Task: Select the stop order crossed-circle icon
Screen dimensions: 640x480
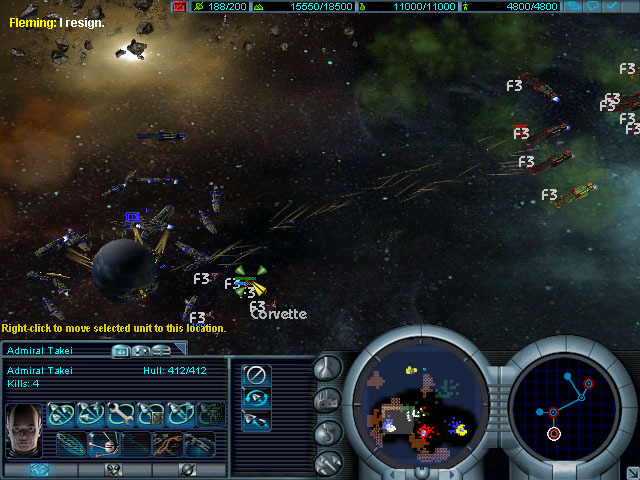Action: (257, 375)
